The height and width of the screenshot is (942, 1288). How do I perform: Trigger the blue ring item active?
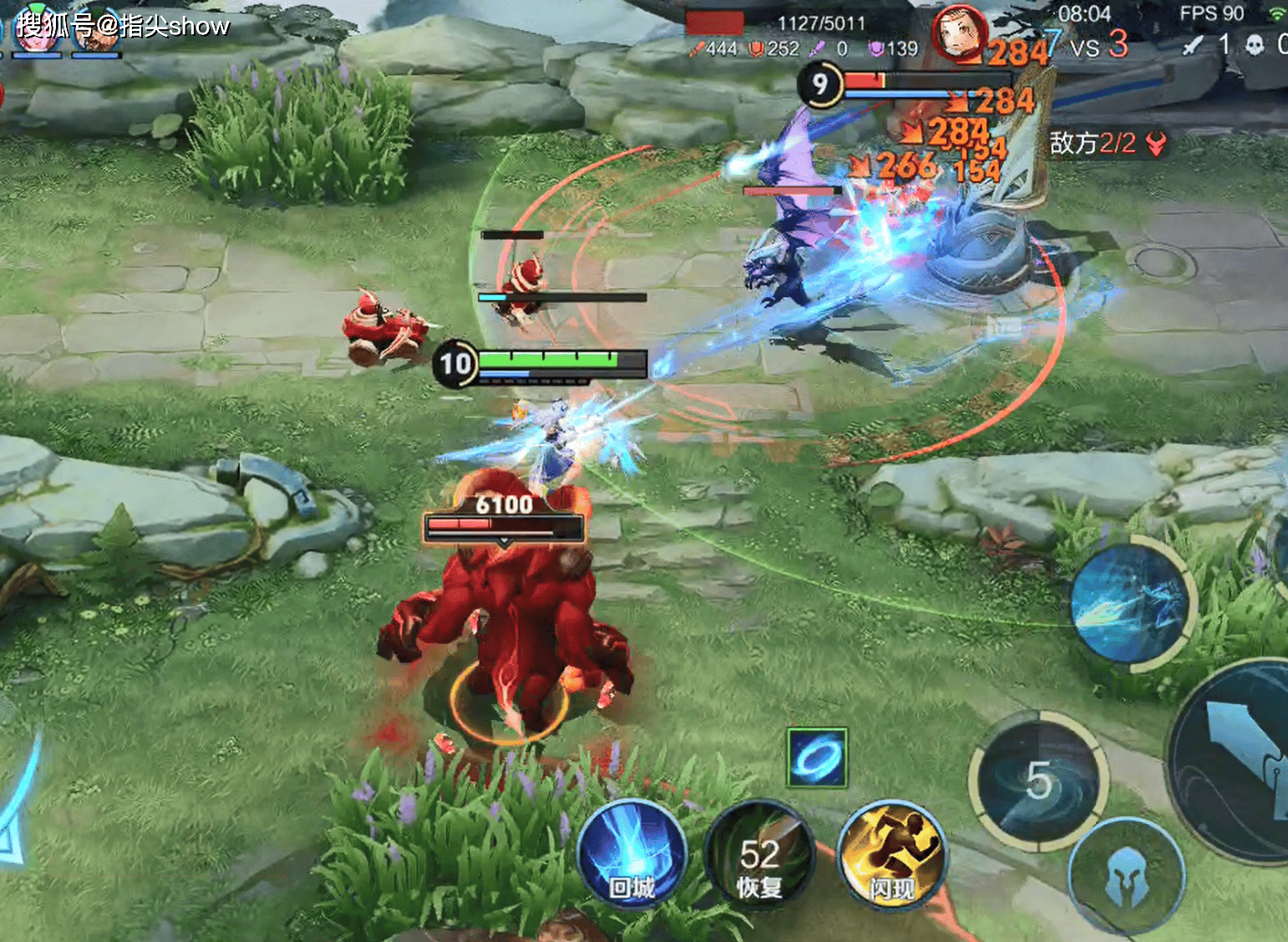click(x=817, y=757)
